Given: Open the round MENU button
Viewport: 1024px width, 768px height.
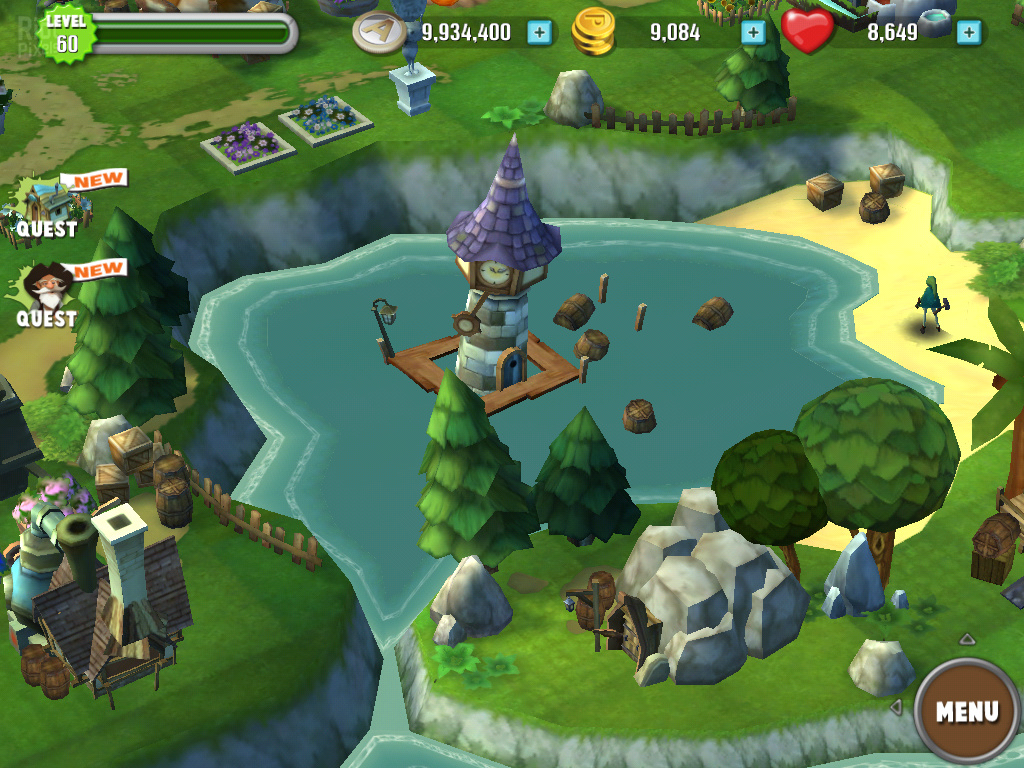Looking at the screenshot, I should pos(966,711).
